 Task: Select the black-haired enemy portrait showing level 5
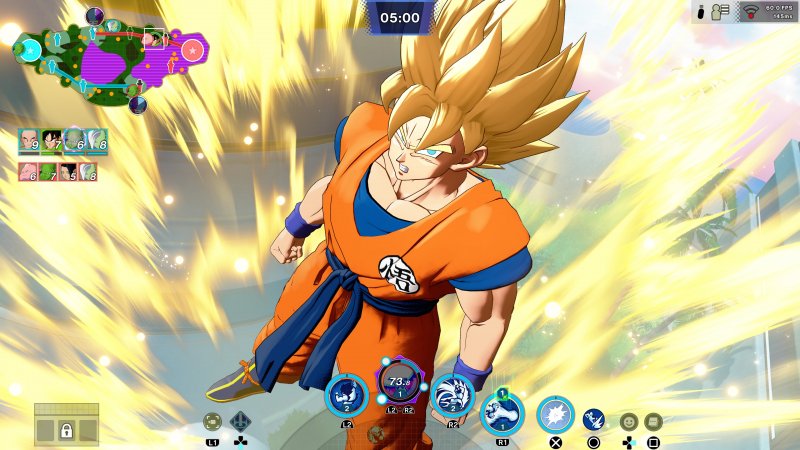[69, 172]
